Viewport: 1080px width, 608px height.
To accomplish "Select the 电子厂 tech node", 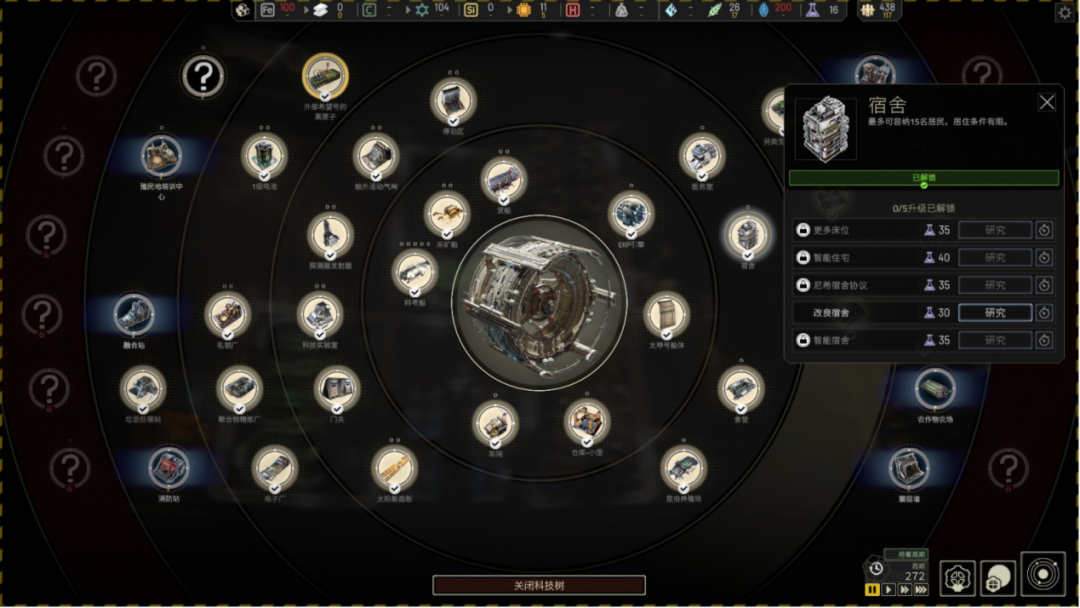I will 274,467.
